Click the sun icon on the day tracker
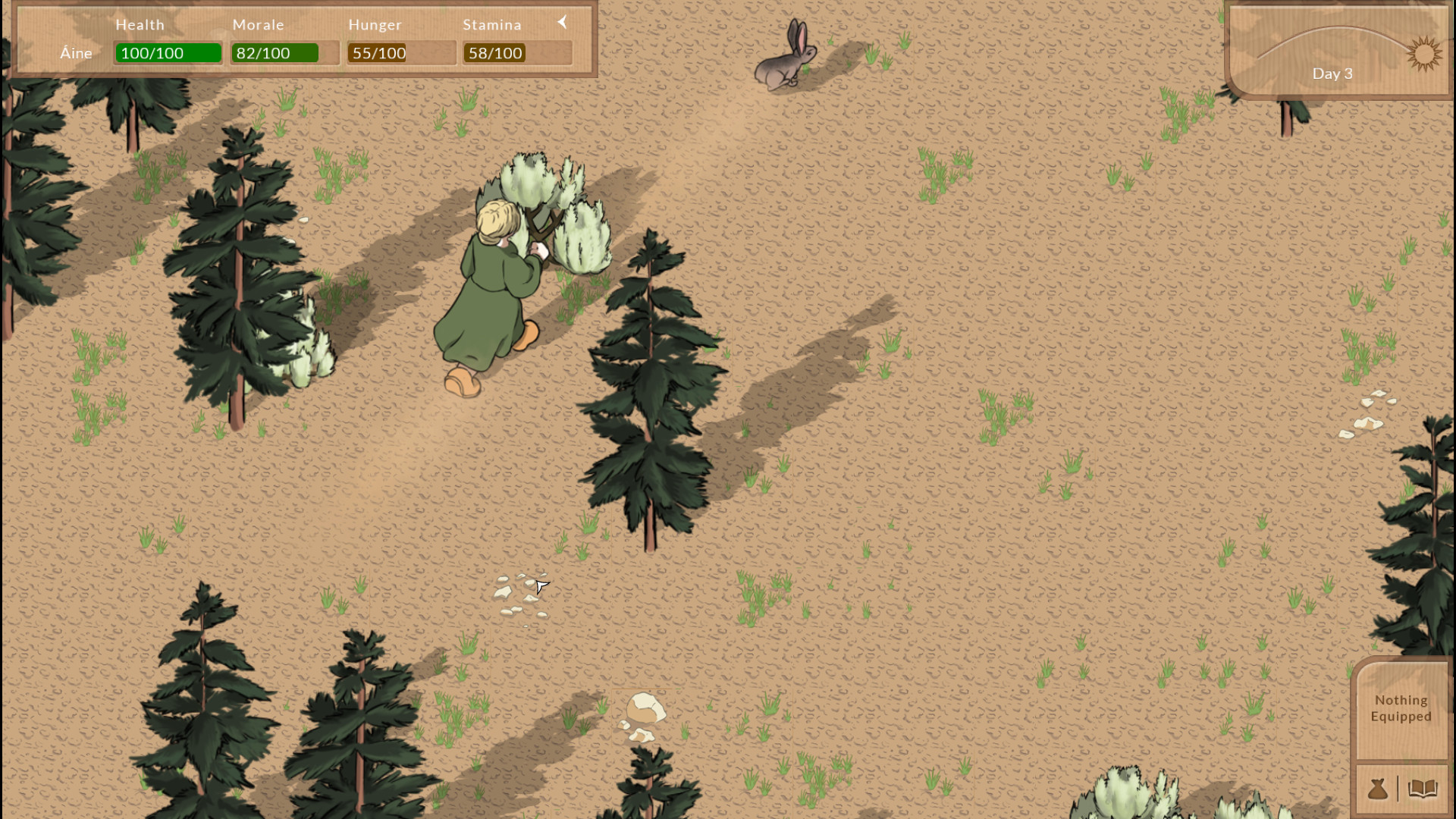Screen dimensions: 1456x819 coord(1425,55)
